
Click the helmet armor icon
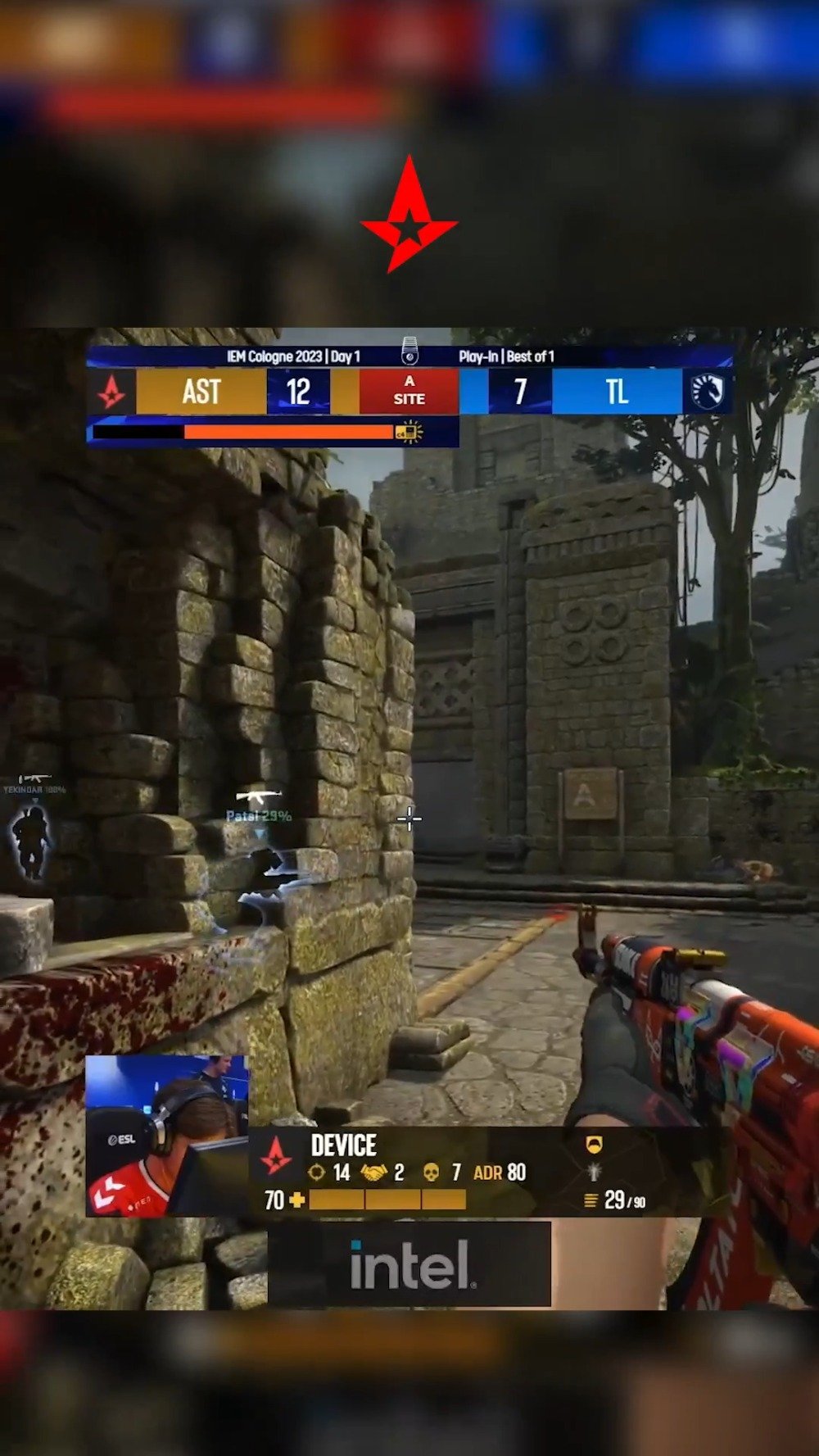click(x=595, y=1145)
